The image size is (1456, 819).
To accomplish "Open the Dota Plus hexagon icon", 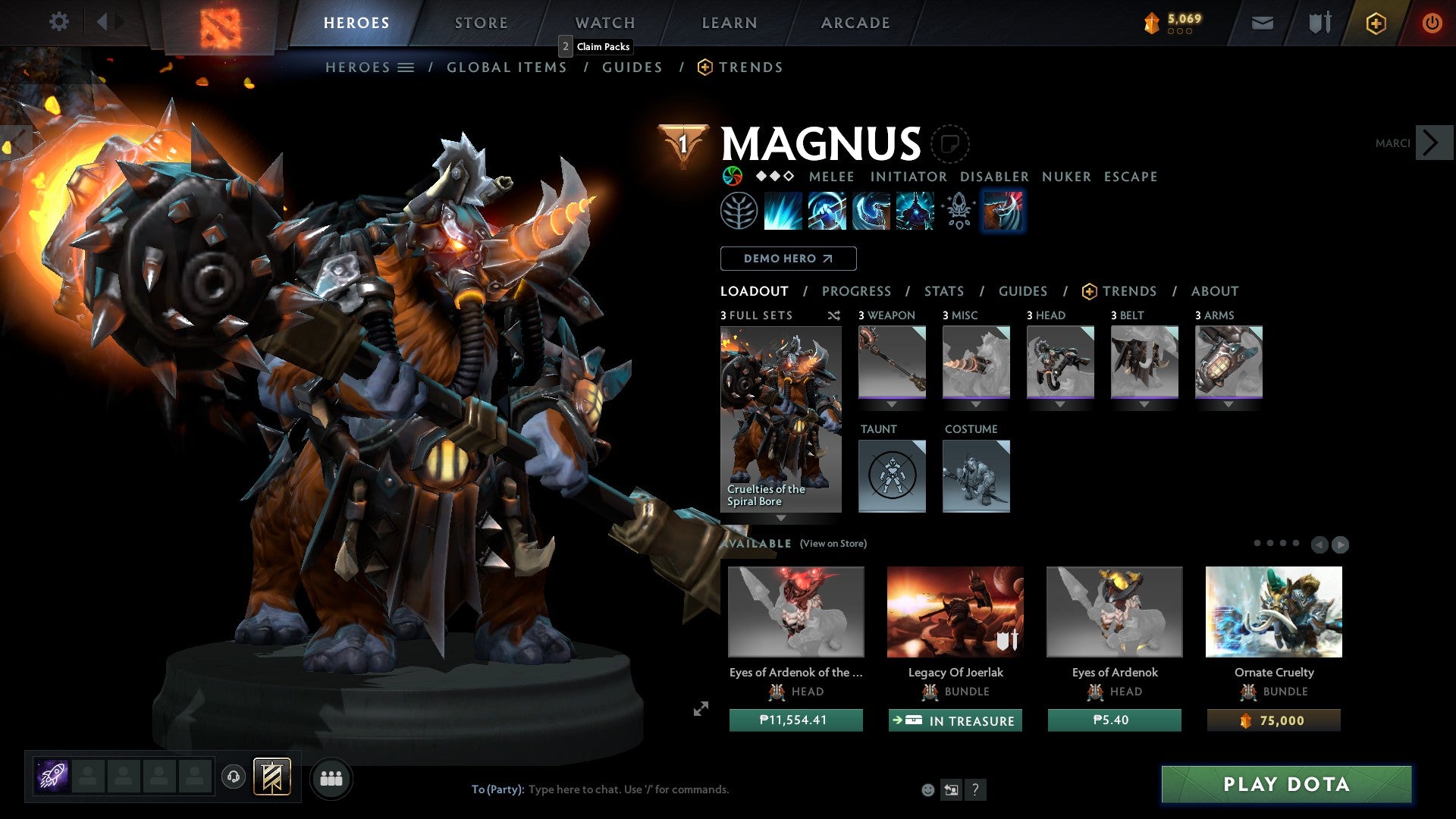I will 1376,23.
